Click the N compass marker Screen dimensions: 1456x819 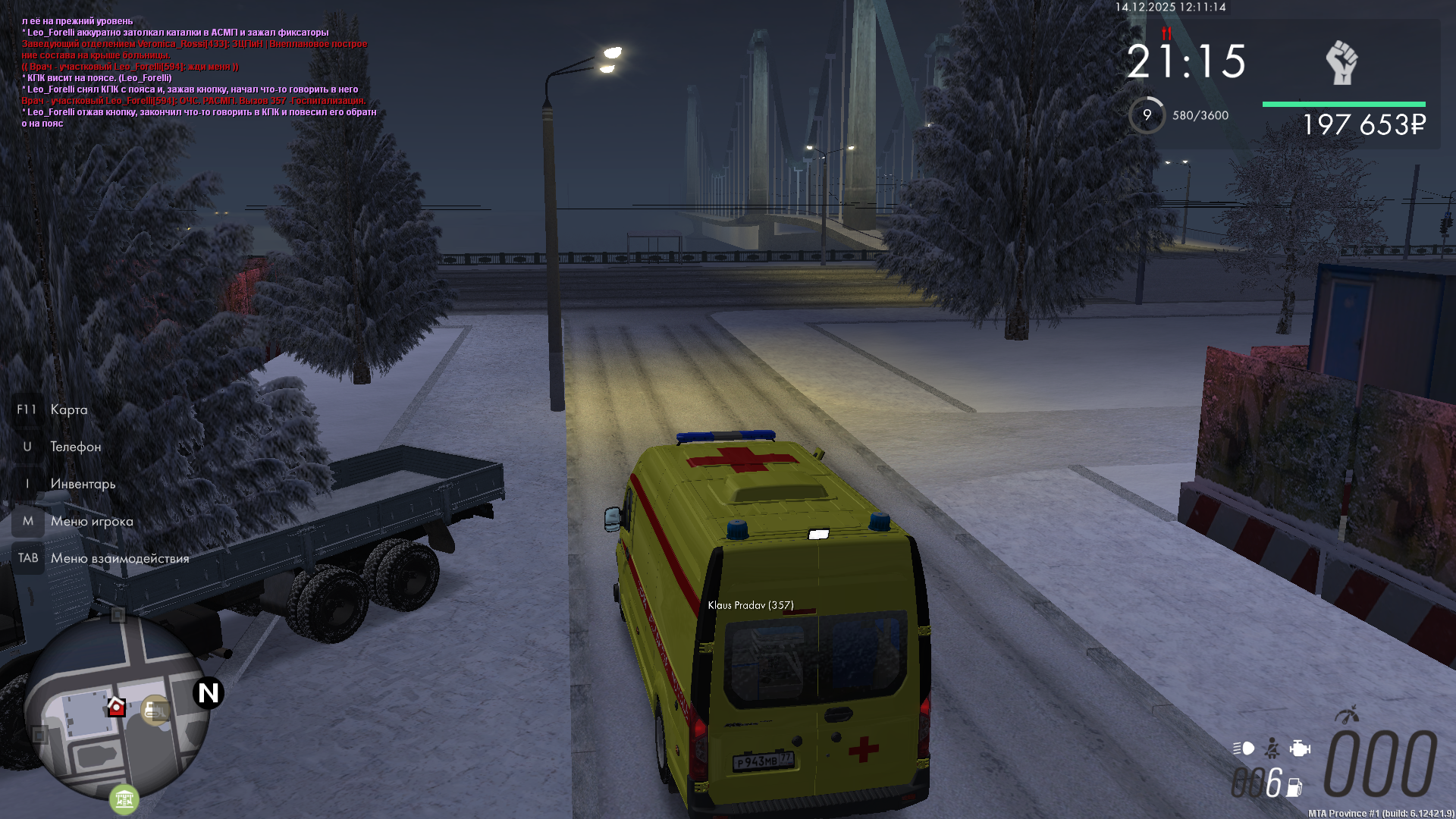tap(208, 693)
